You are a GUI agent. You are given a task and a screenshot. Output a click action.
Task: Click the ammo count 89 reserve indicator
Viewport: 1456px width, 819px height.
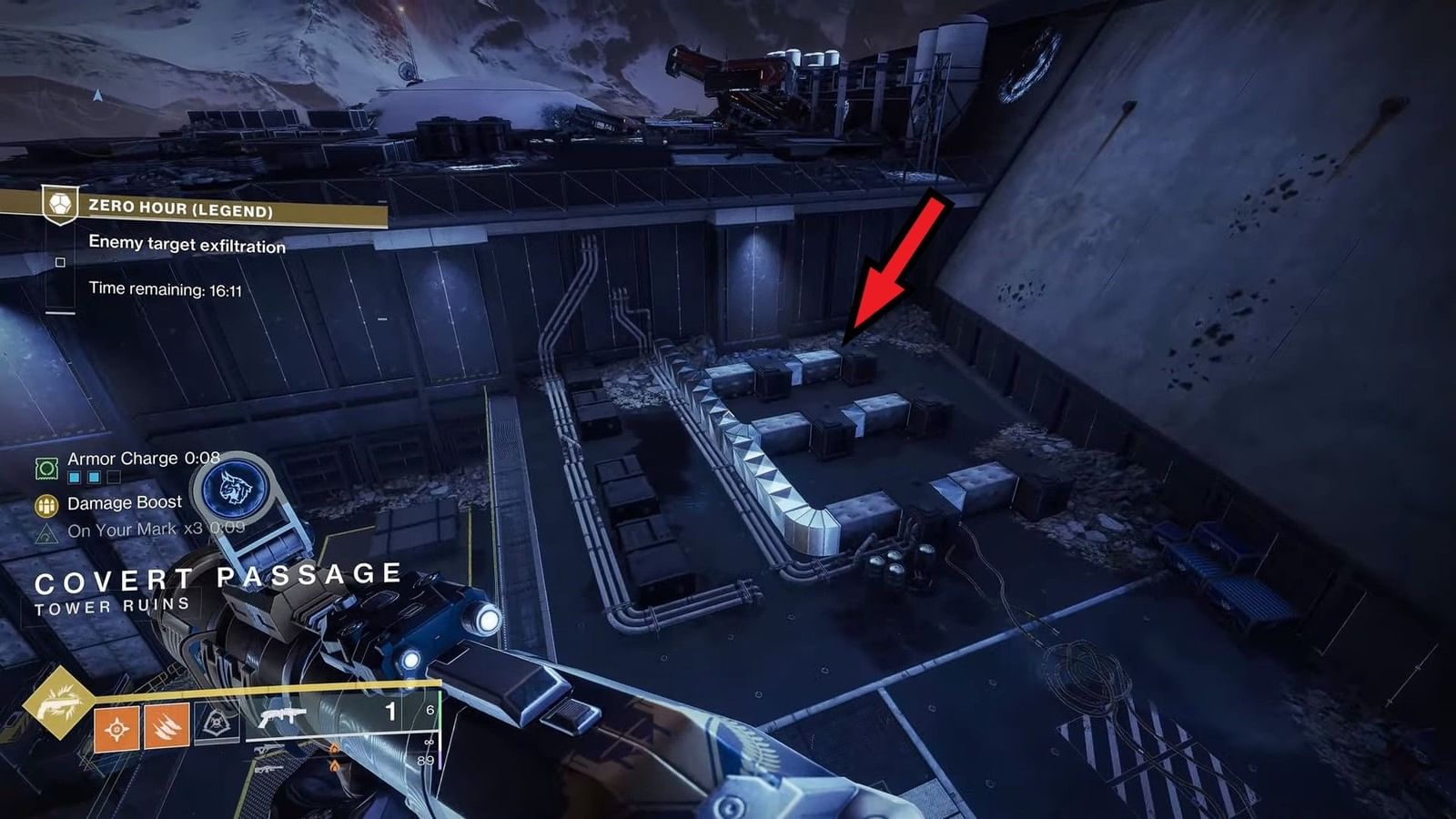click(x=425, y=760)
